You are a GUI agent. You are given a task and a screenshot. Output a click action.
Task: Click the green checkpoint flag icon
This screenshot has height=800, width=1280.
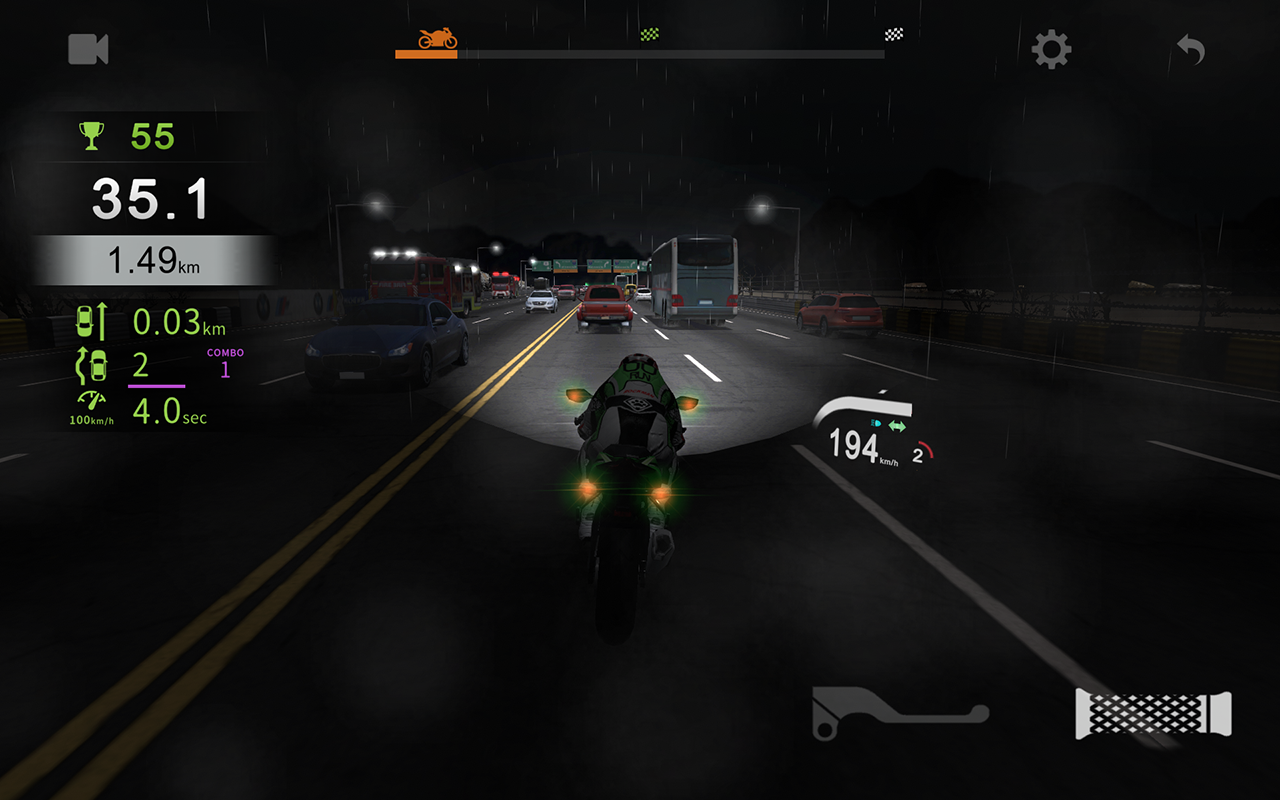click(x=651, y=33)
